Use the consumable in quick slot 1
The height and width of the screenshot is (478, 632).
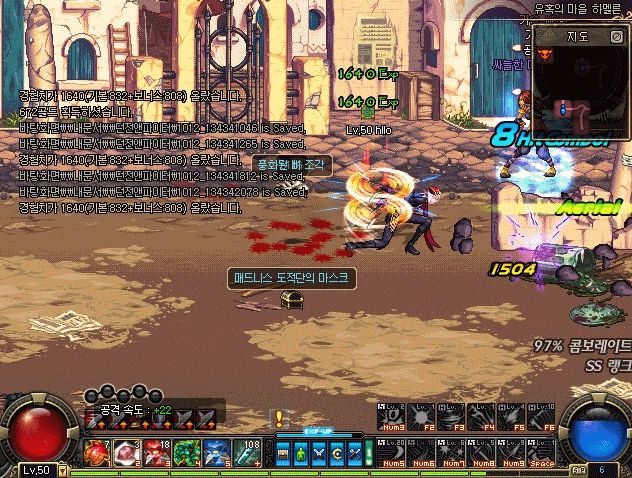point(97,453)
